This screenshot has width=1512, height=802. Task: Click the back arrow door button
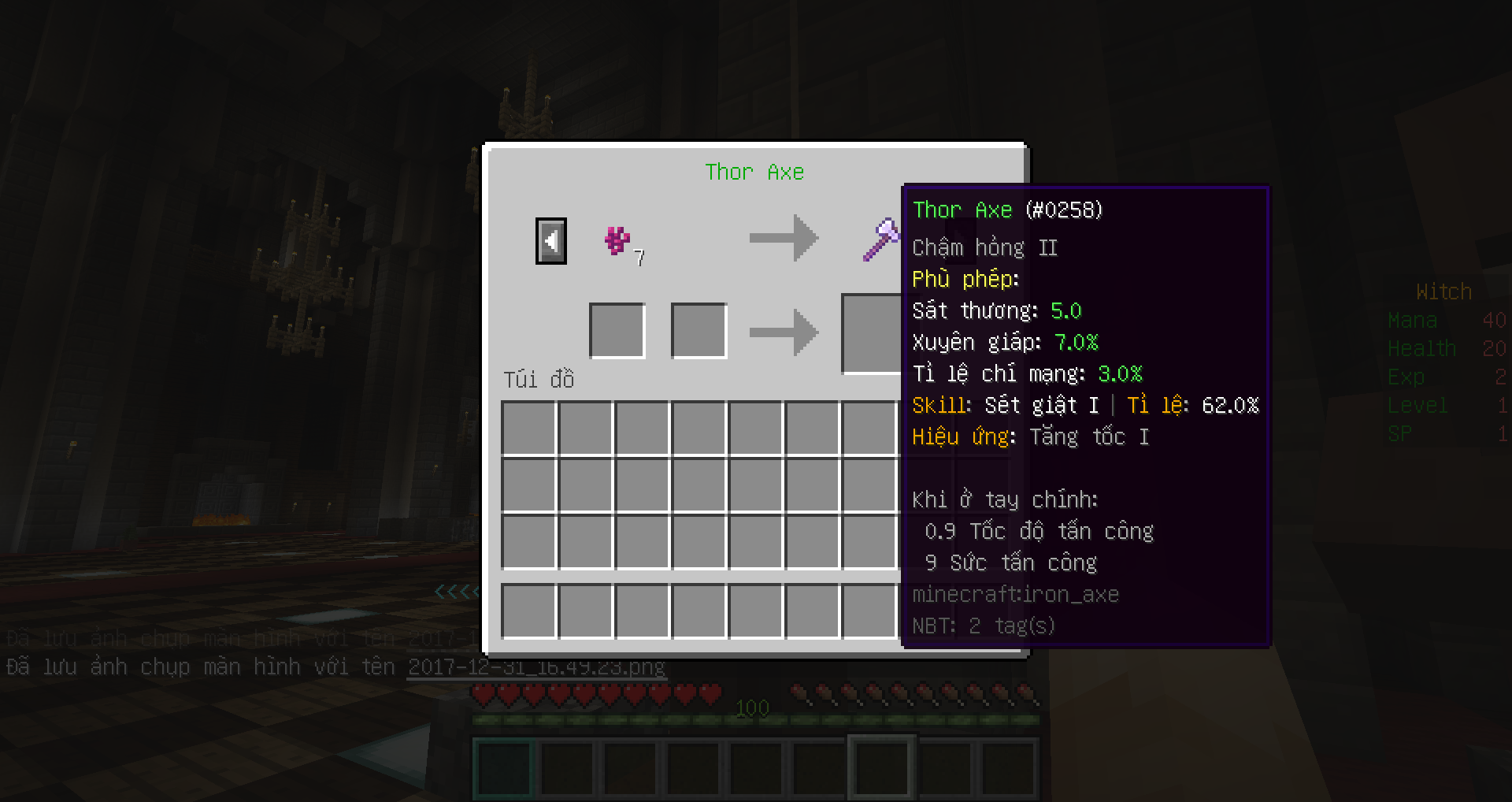coord(550,240)
